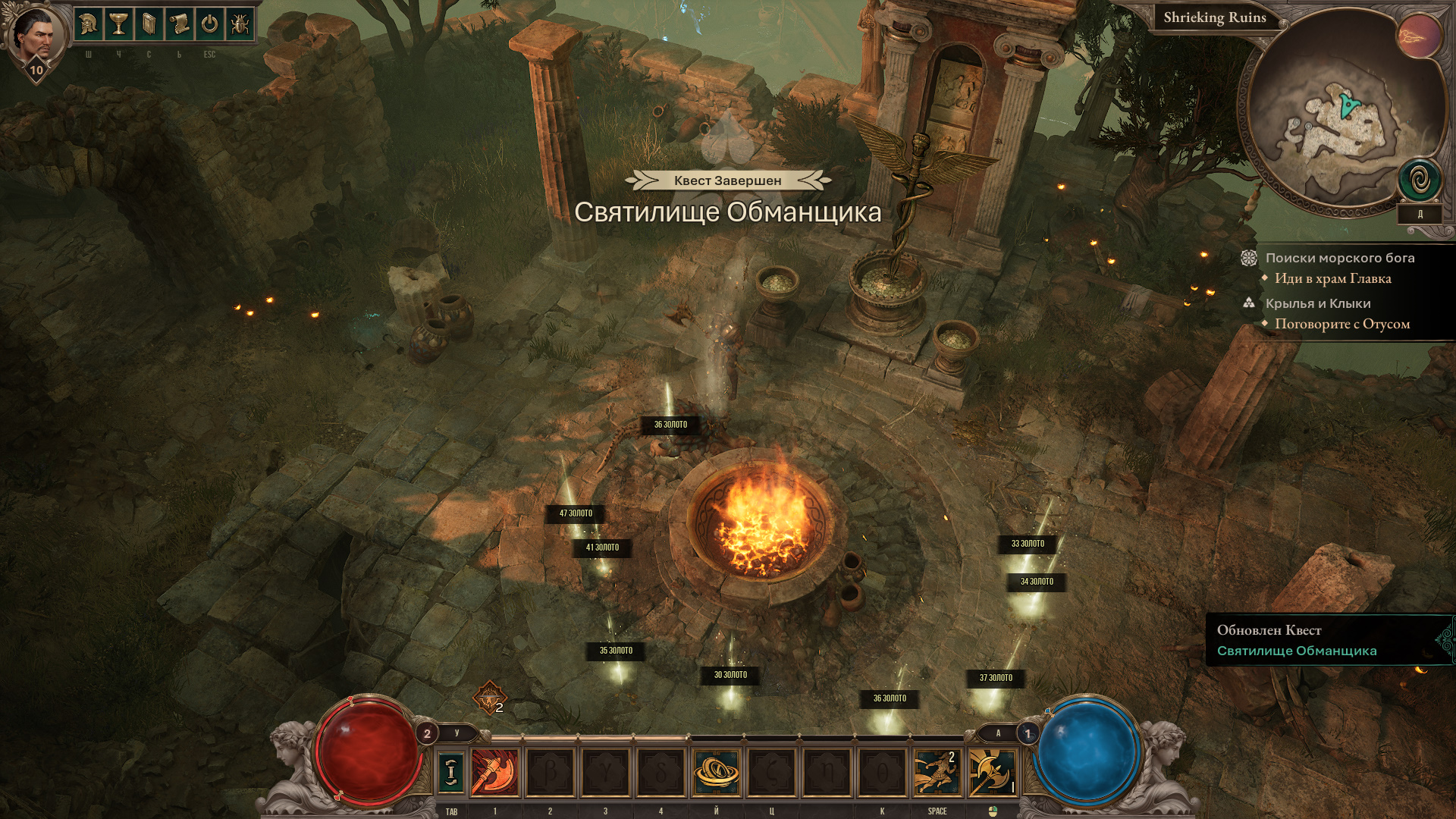1456x819 pixels.
Task: Activate the running warrior dodge skill
Action: [937, 772]
